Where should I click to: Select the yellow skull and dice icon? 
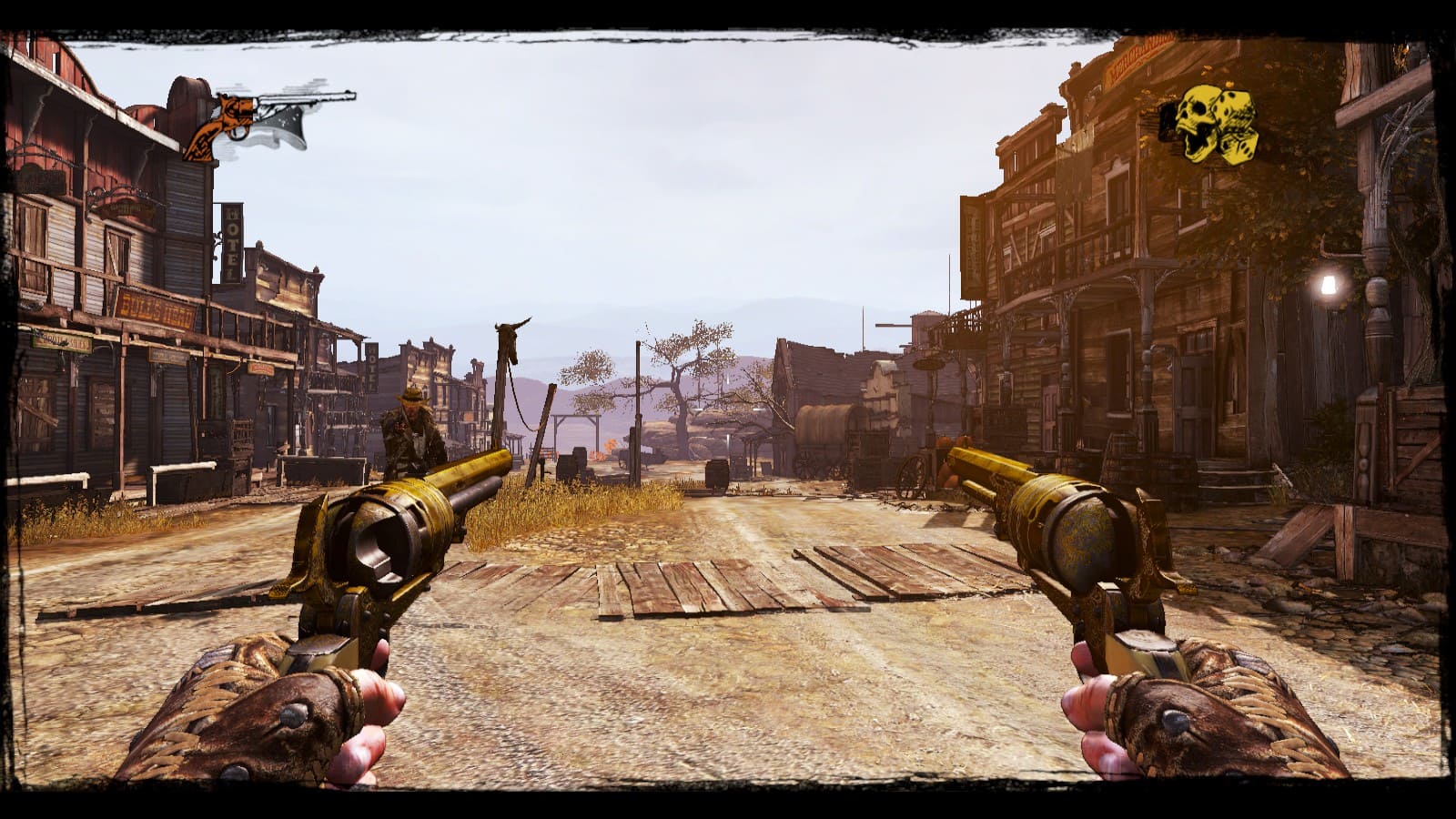1210,126
